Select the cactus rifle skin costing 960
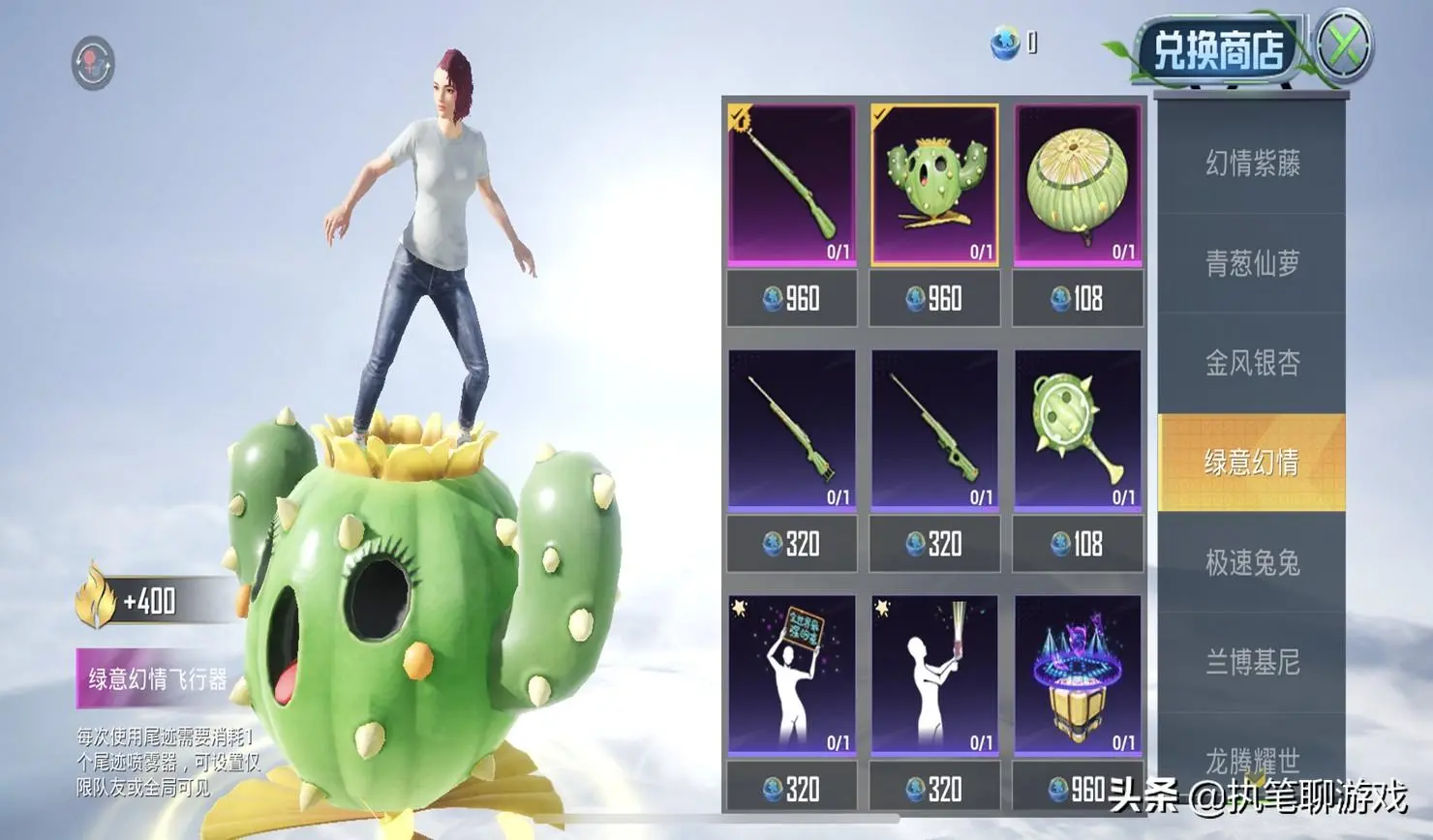Viewport: 1433px width, 840px height. pos(792,184)
